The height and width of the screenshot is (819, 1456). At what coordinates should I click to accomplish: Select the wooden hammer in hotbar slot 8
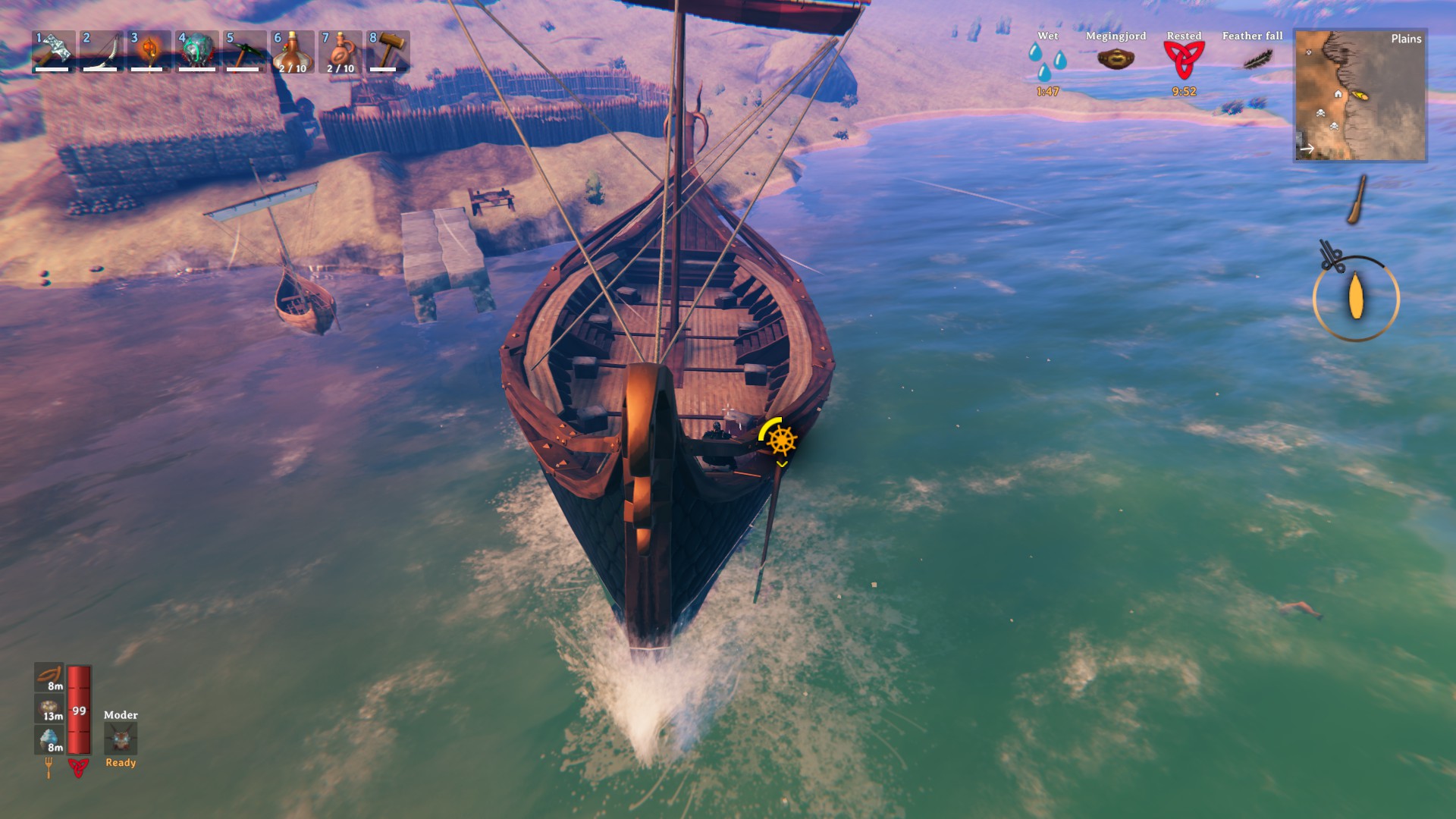tap(388, 51)
